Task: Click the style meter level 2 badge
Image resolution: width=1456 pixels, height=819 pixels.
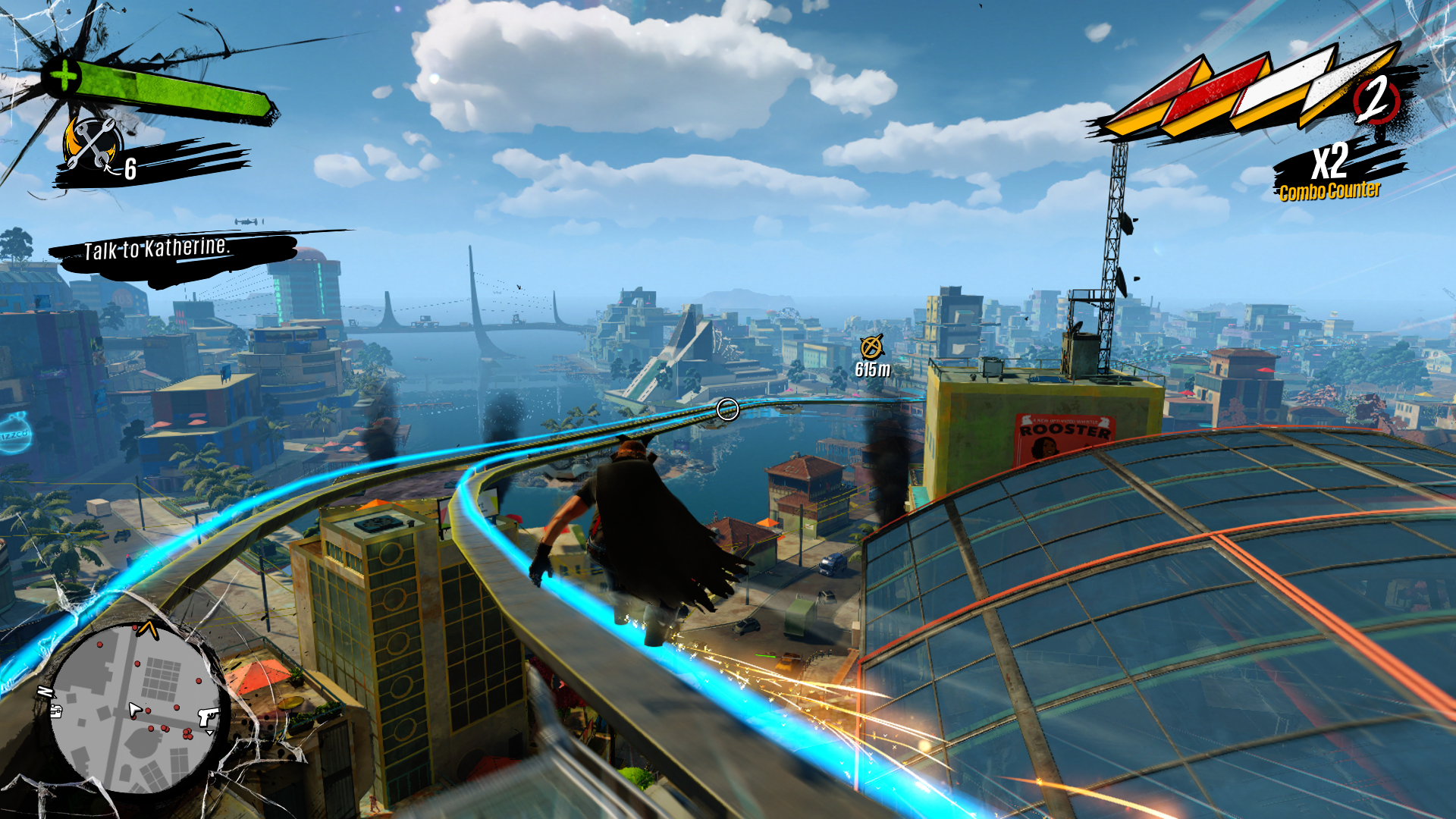Action: [x=1376, y=100]
